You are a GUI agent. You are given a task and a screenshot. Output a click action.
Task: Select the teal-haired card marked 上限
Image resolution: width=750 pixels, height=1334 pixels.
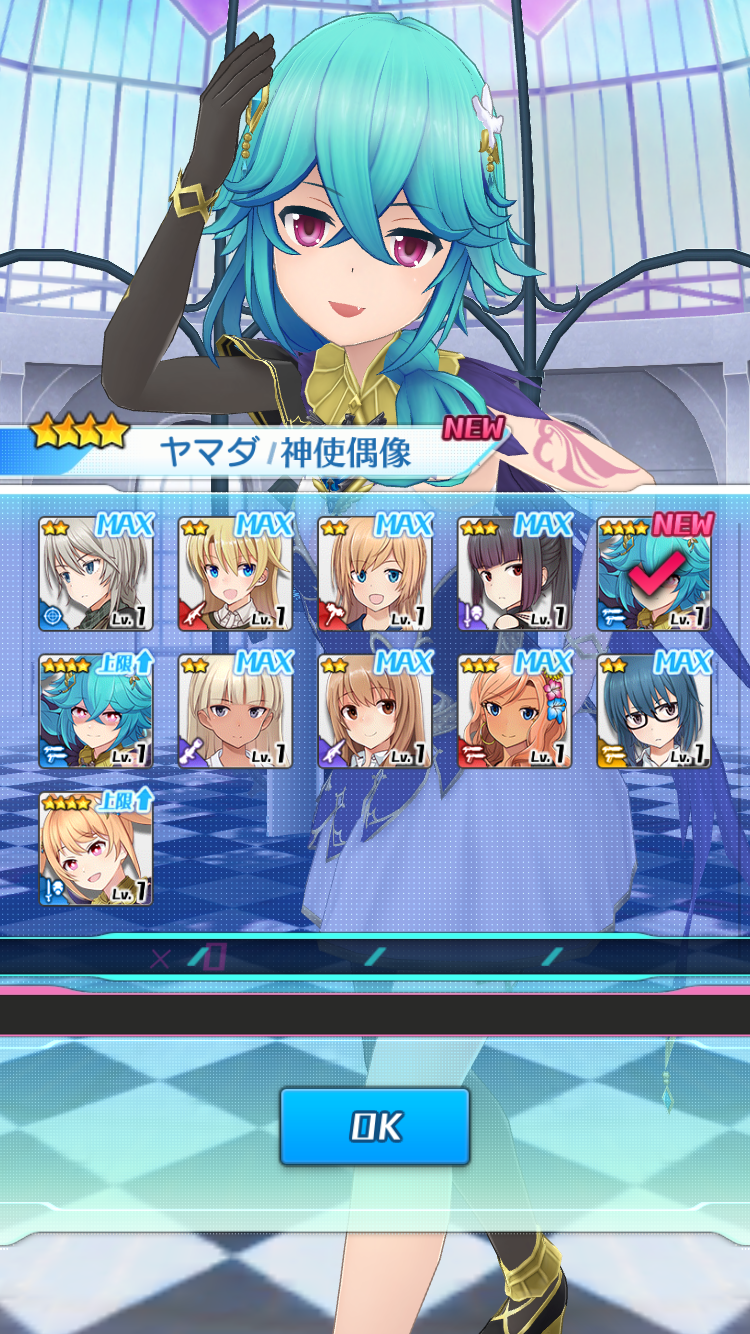(96, 712)
